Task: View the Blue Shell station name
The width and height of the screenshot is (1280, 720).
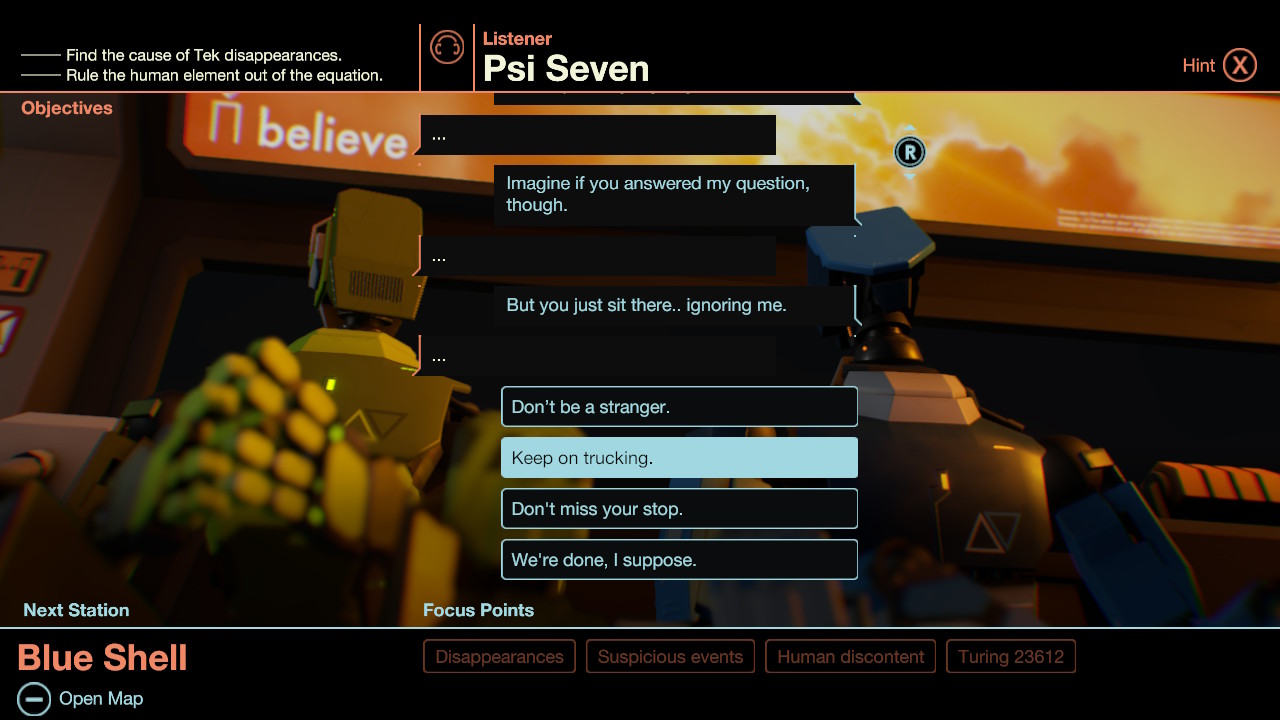Action: click(102, 658)
